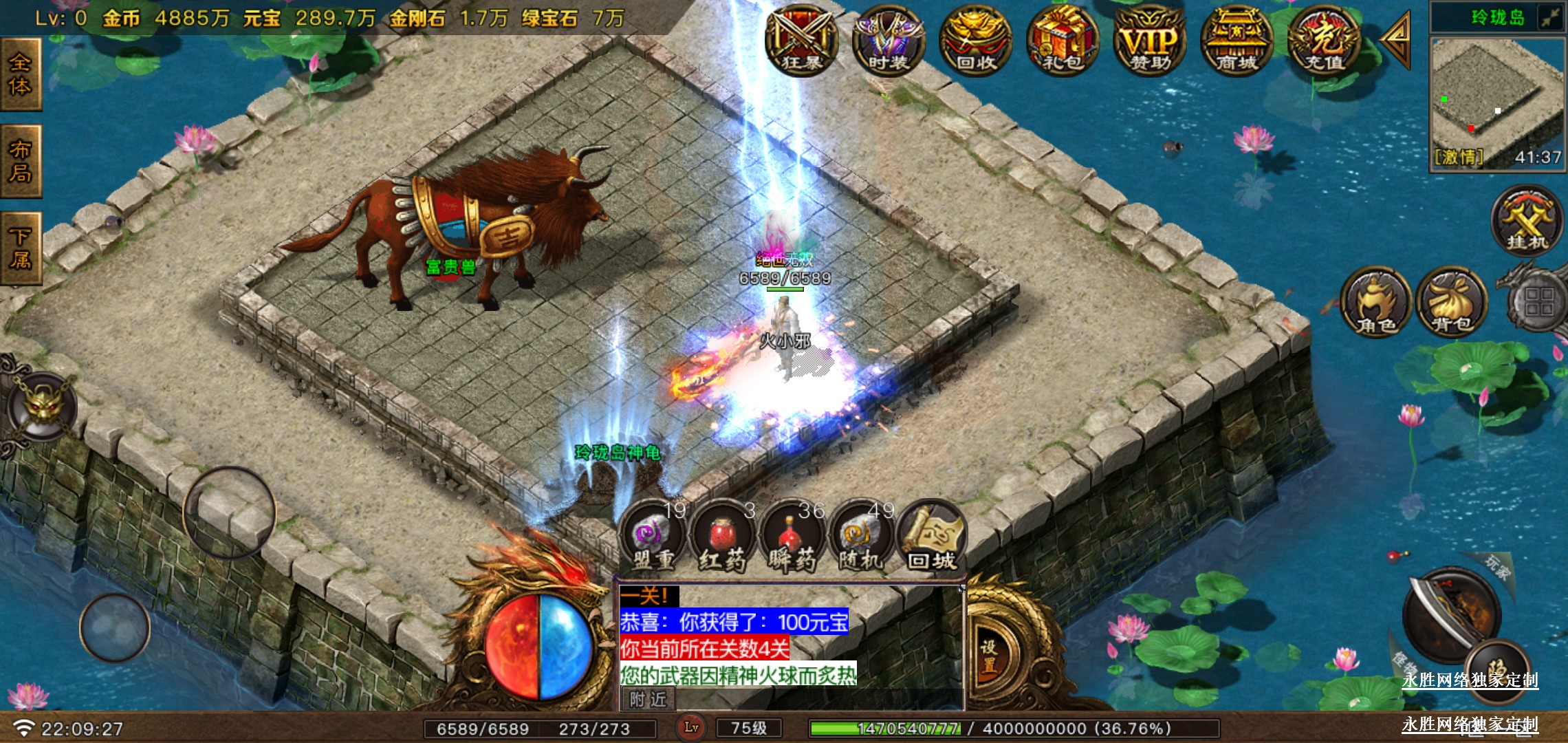Open the 设置 settings button

[x=989, y=657]
